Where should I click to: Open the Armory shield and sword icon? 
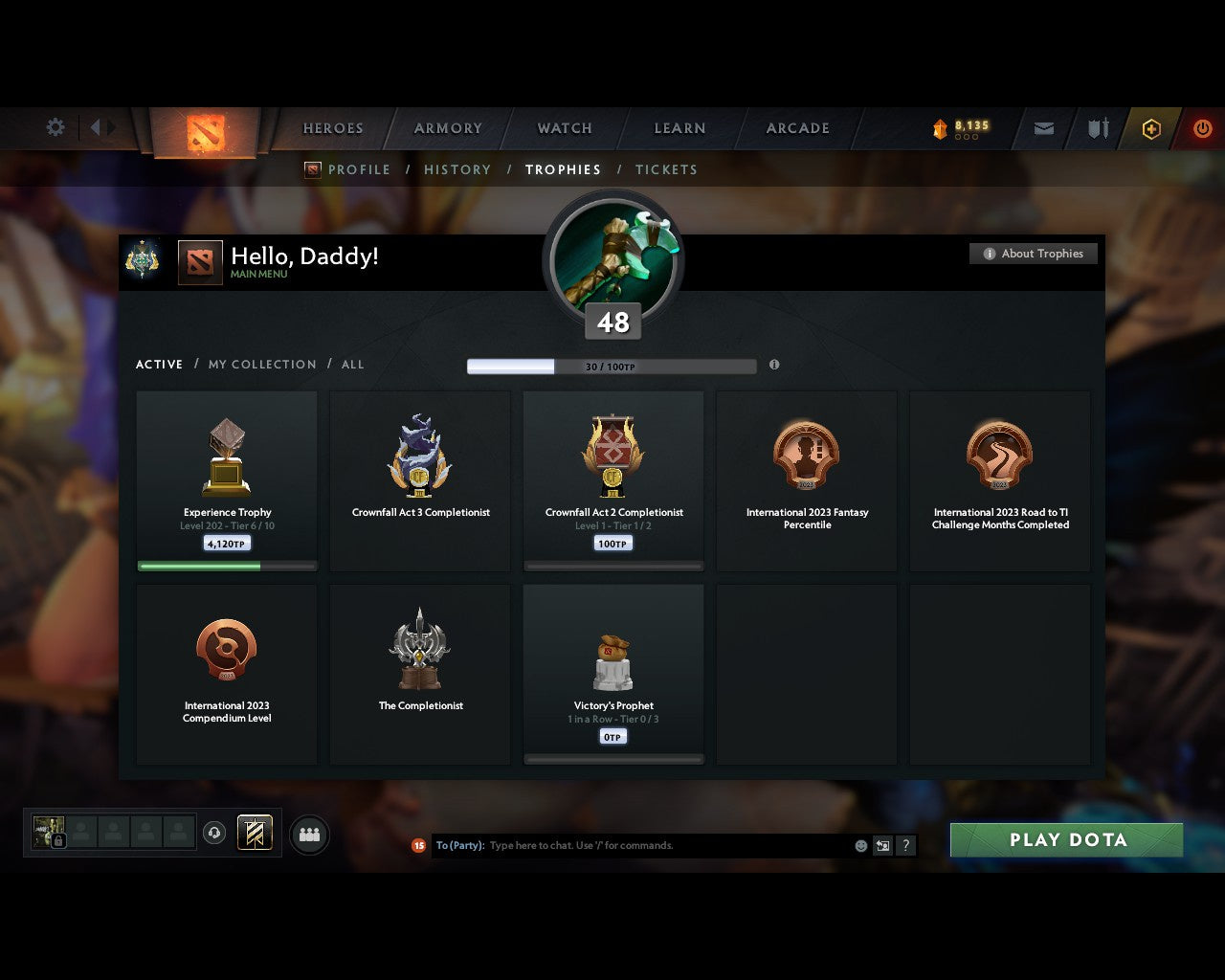1097,128
